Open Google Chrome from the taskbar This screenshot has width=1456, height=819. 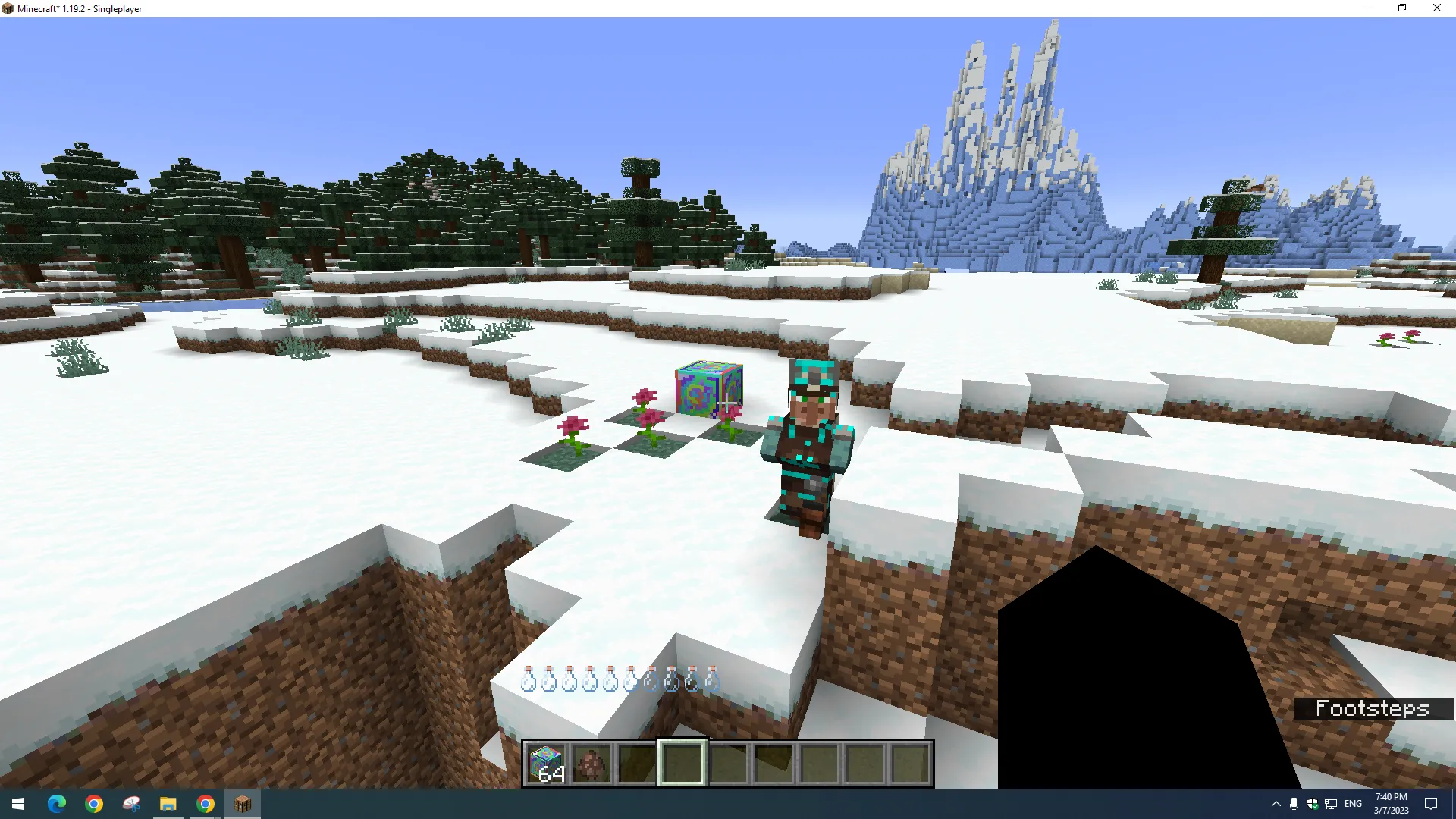[x=94, y=803]
